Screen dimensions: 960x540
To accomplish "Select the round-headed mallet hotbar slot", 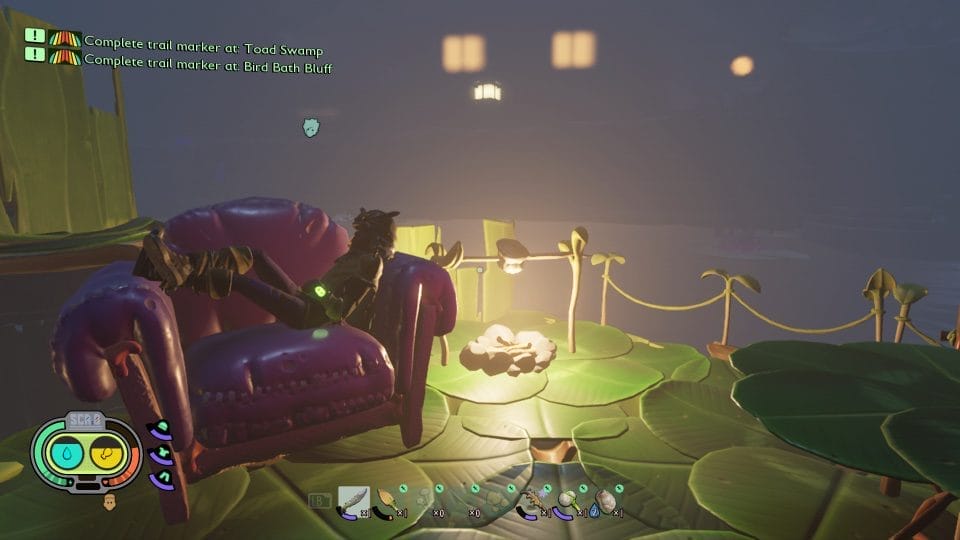I will pyautogui.click(x=569, y=499).
